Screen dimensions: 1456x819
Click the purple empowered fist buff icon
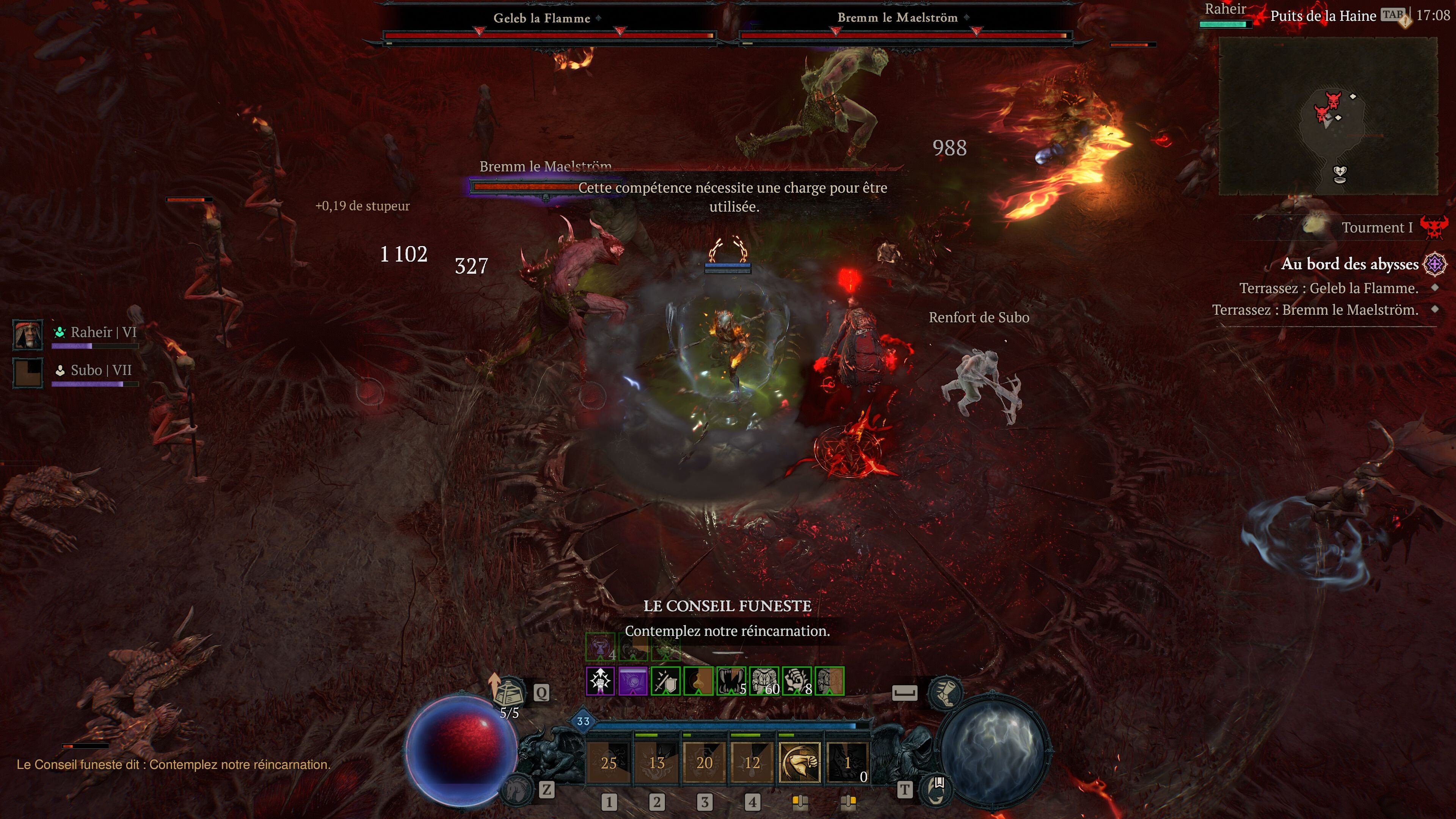tap(601, 681)
